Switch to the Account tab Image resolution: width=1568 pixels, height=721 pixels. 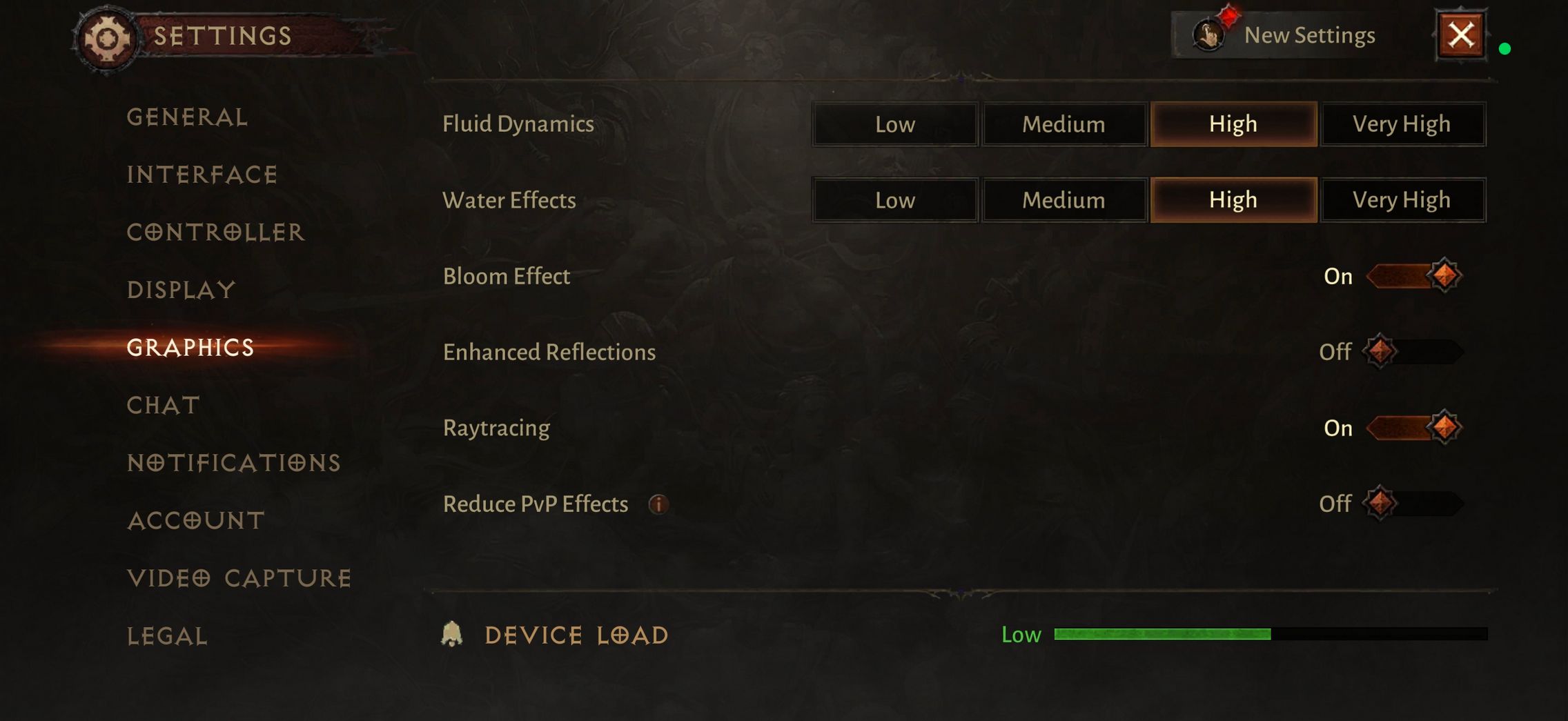(196, 520)
